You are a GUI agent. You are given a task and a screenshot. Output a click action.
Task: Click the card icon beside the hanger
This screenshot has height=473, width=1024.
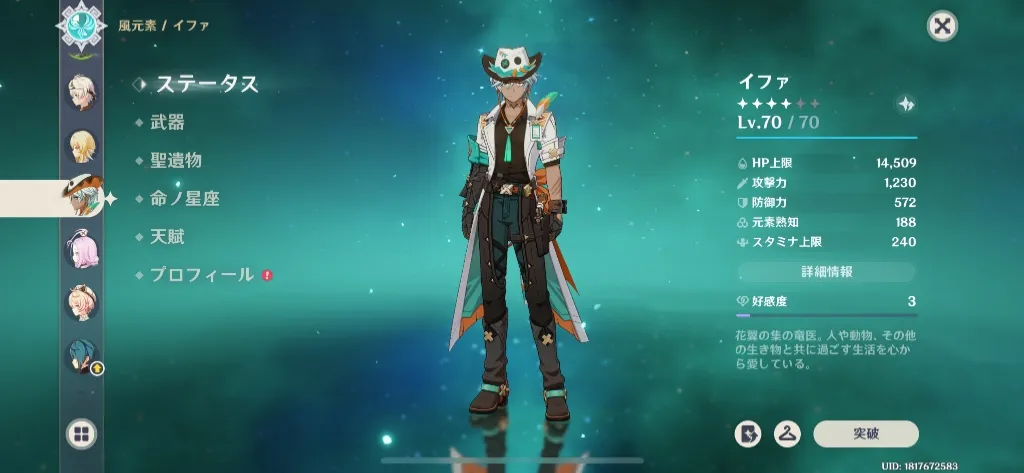click(747, 433)
